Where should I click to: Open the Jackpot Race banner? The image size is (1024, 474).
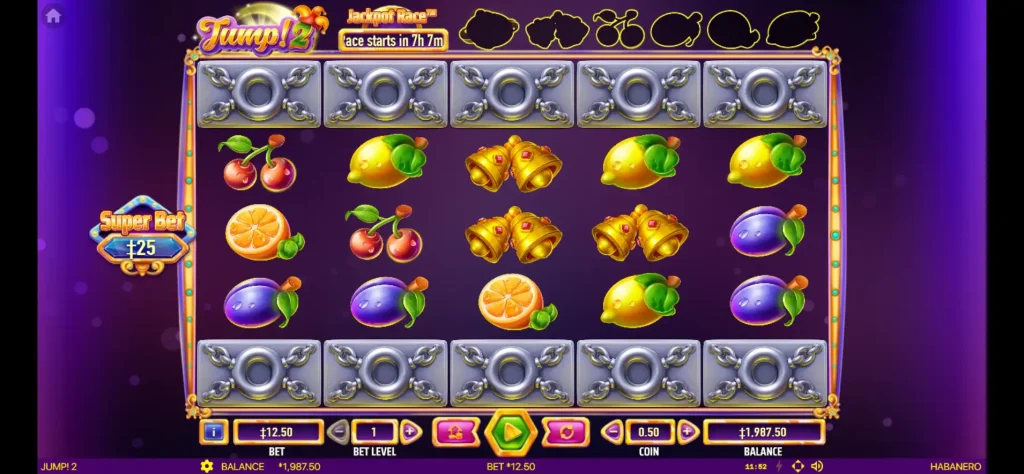click(x=391, y=30)
